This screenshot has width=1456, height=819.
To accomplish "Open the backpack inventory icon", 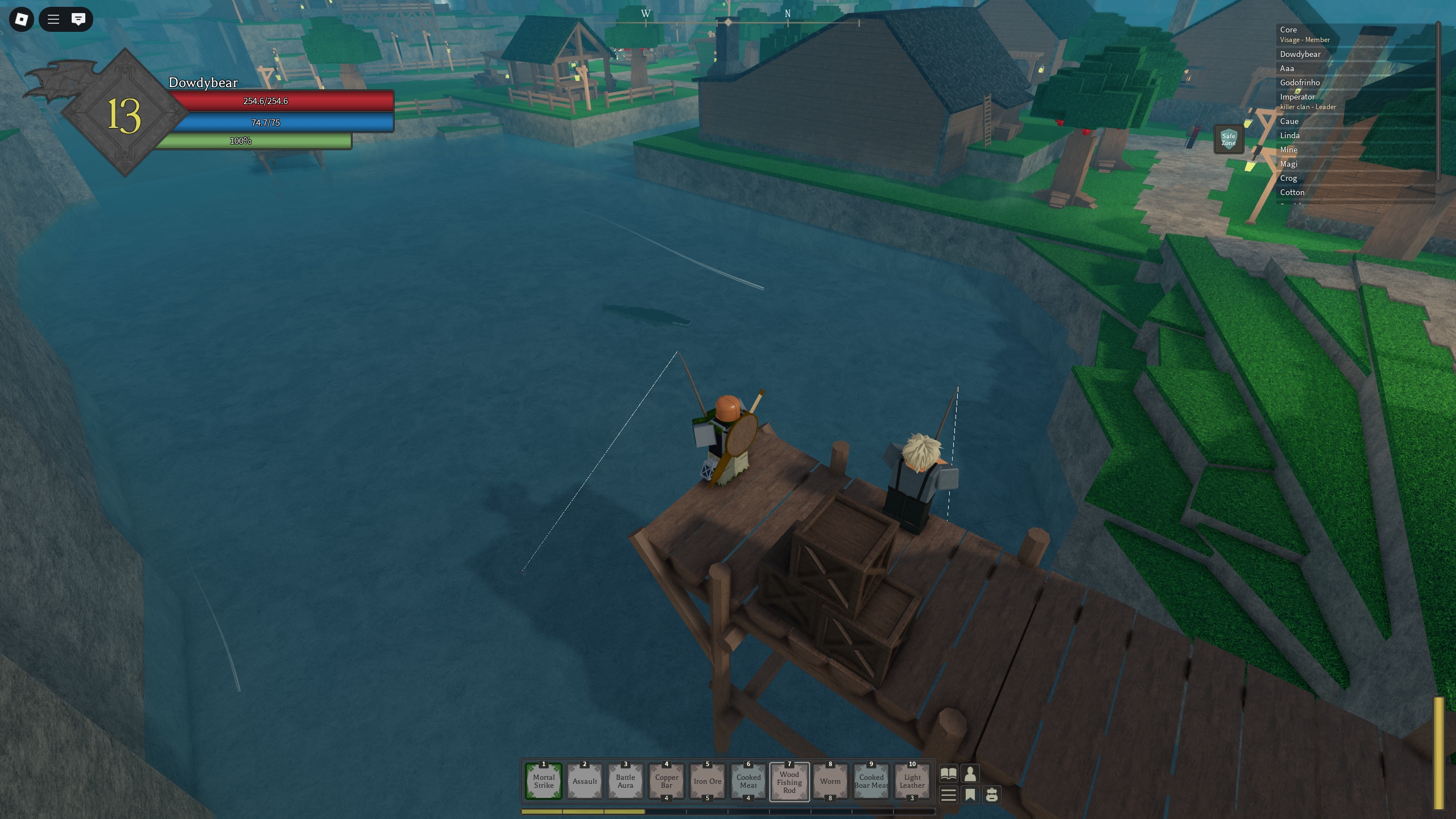I will [x=993, y=795].
